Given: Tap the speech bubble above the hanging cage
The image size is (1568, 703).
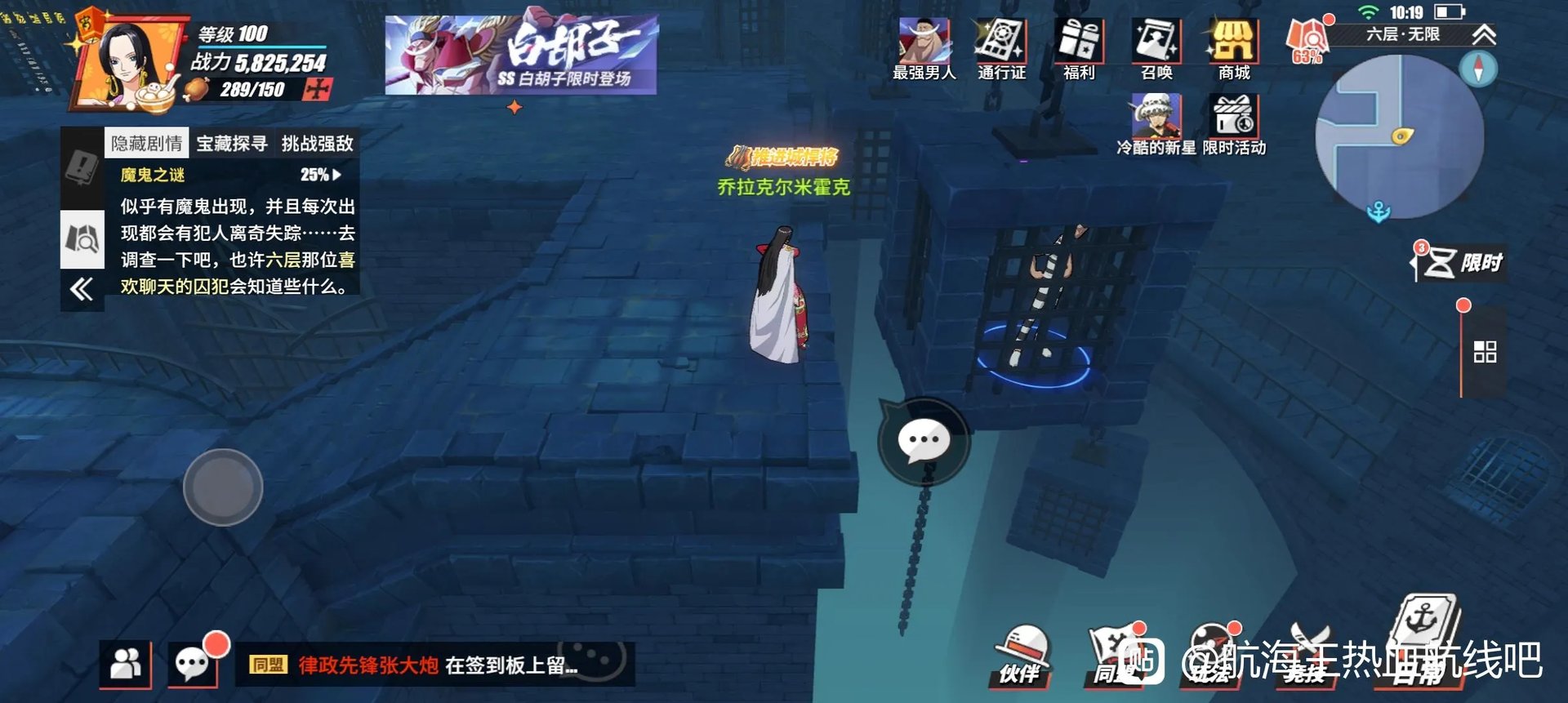Looking at the screenshot, I should click(x=924, y=441).
